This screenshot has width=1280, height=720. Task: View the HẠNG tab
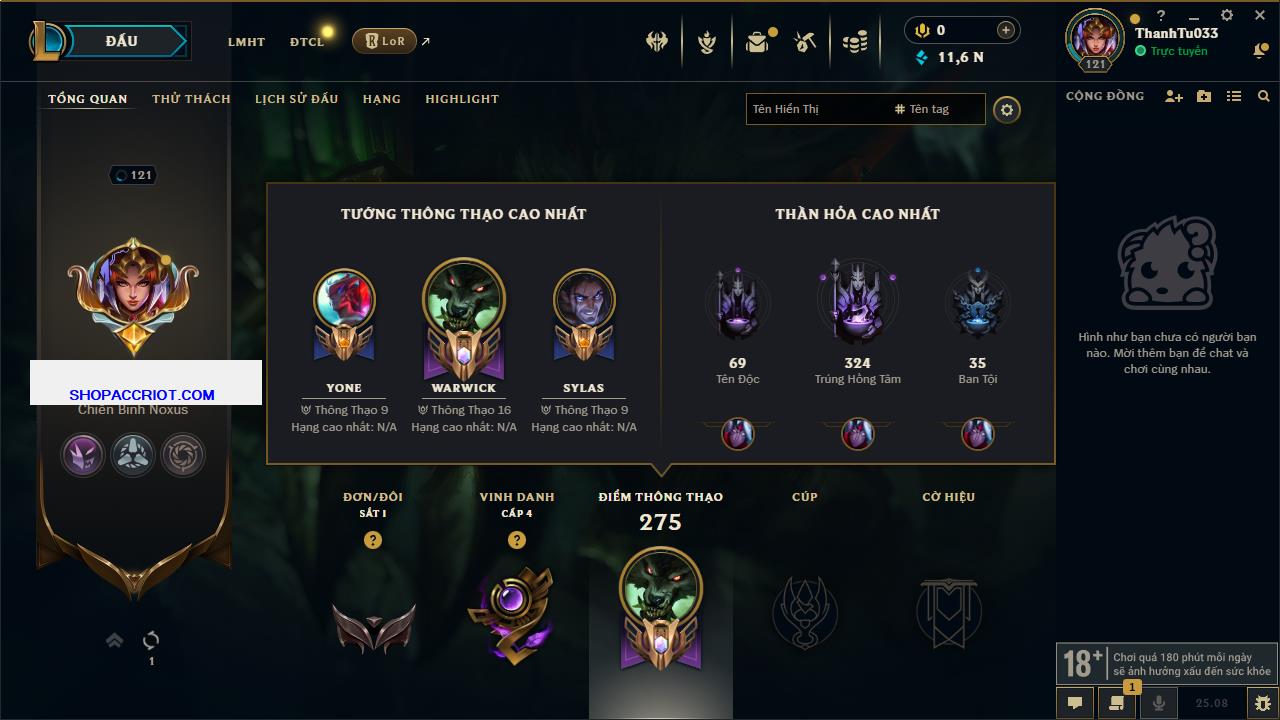click(381, 99)
